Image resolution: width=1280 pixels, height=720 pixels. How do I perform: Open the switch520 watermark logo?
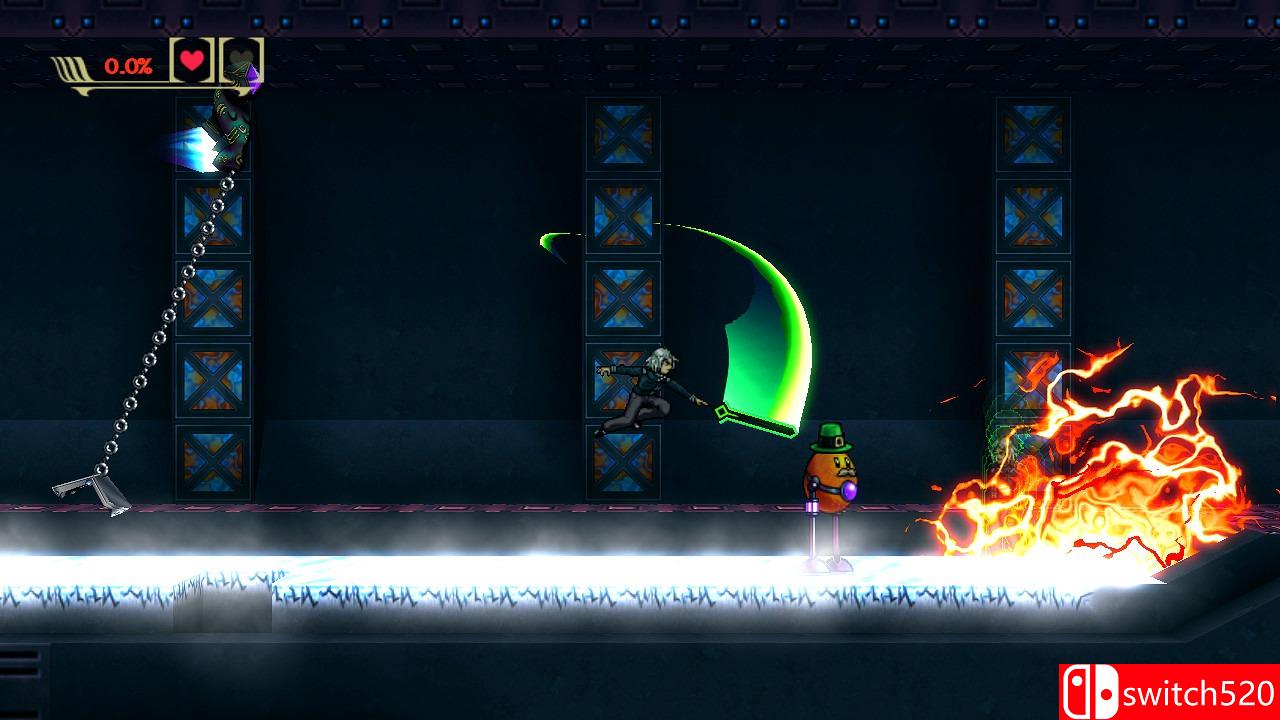tap(1168, 692)
